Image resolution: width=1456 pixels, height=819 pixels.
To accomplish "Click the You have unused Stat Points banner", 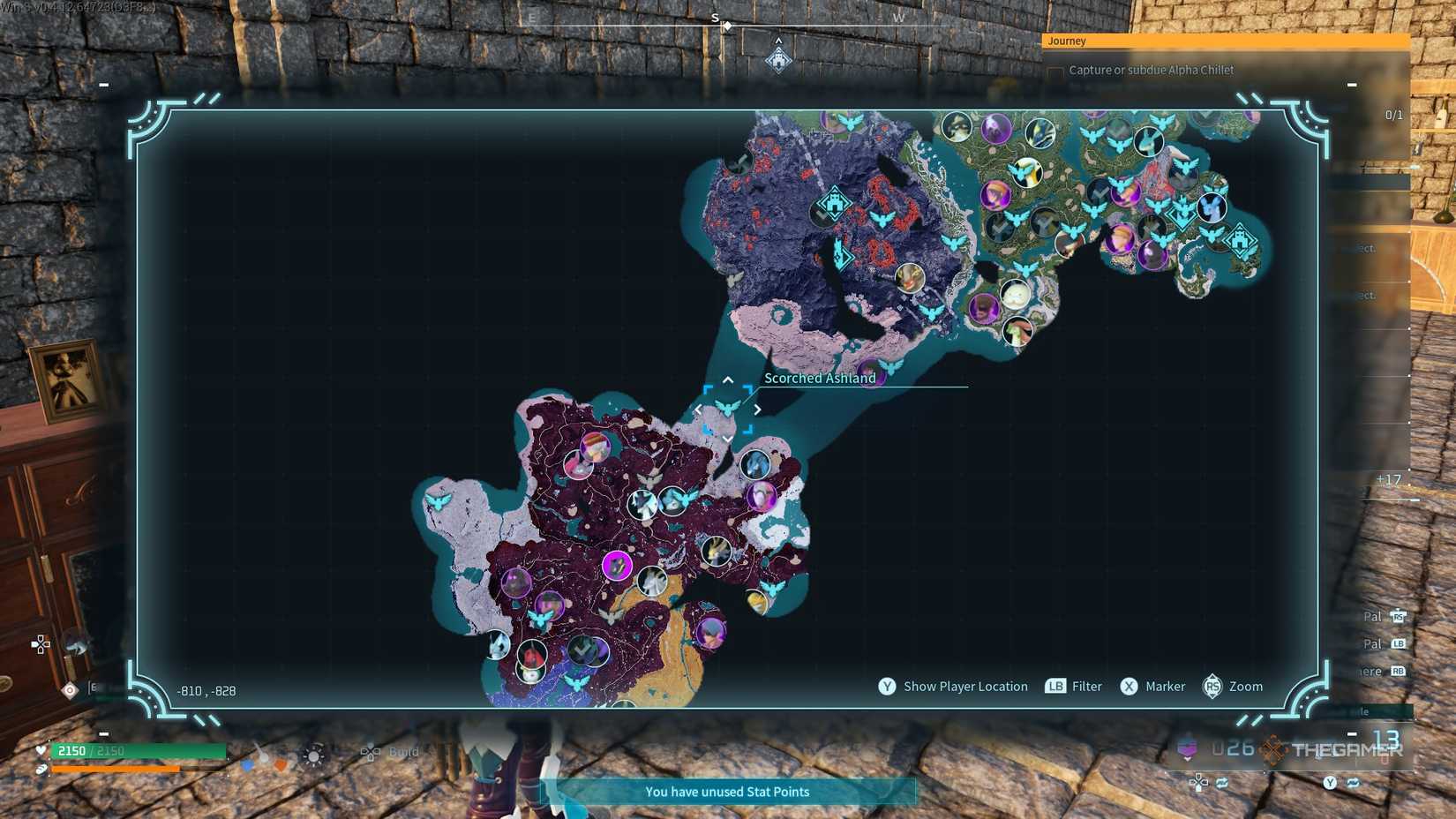I will pyautogui.click(x=726, y=792).
